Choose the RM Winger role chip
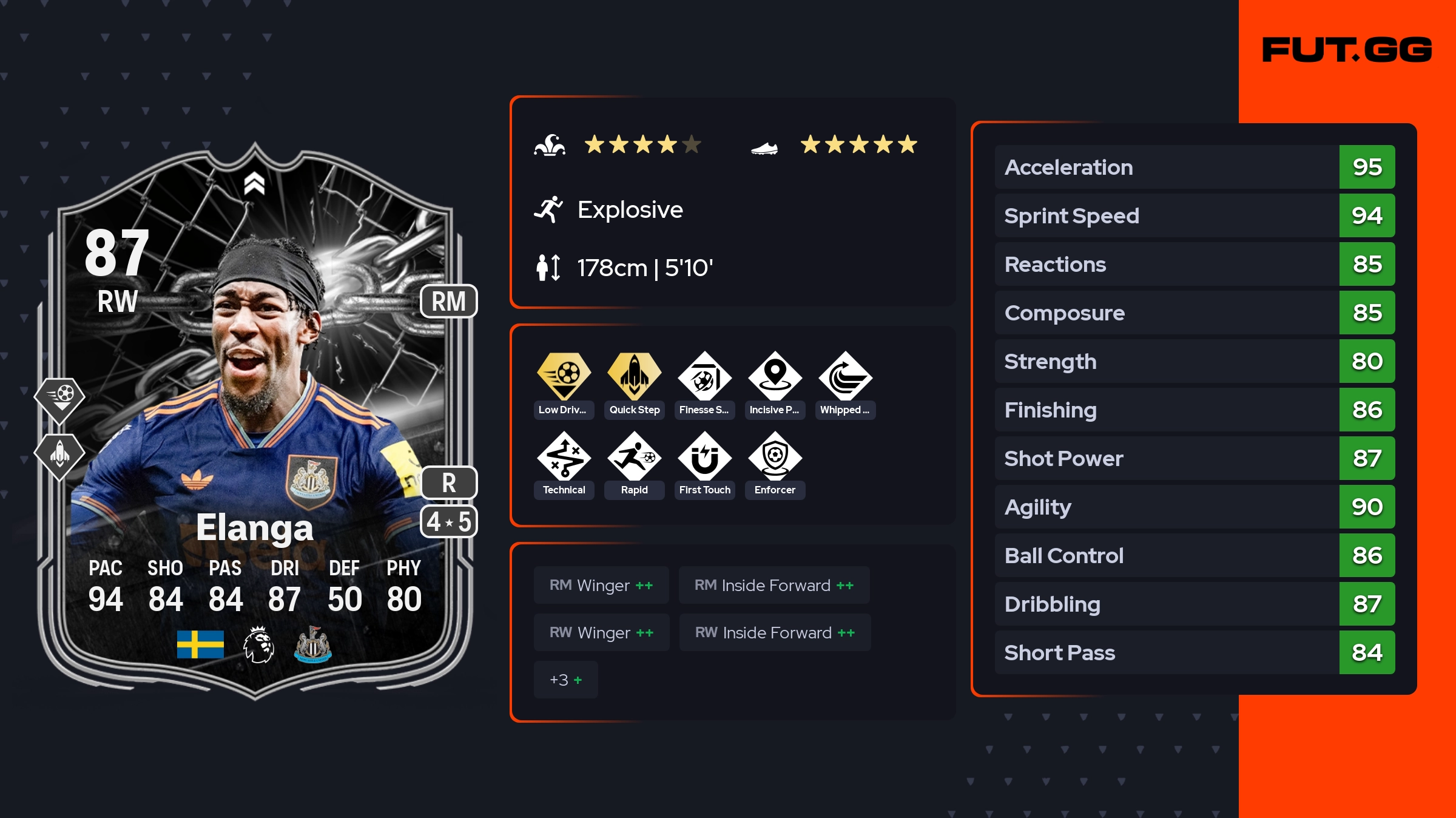Viewport: 1456px width, 818px height. (x=601, y=585)
